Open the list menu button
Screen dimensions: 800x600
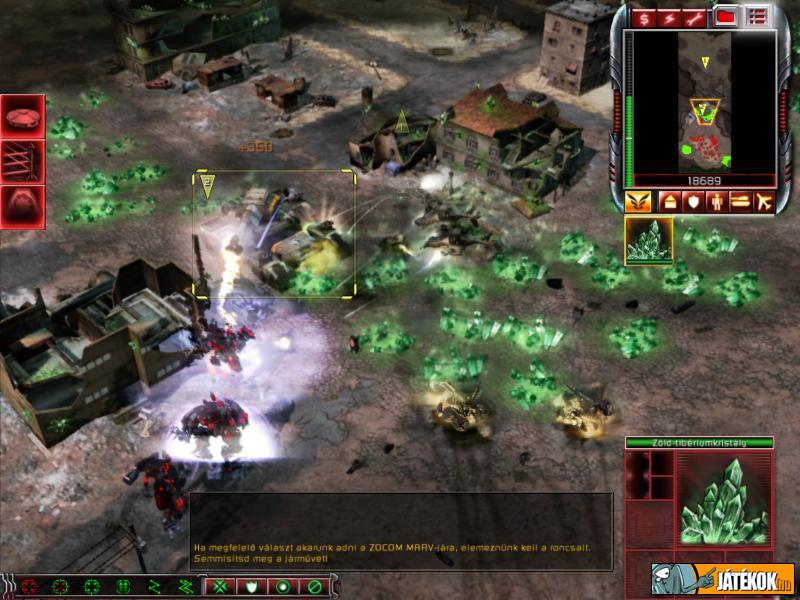coord(757,16)
